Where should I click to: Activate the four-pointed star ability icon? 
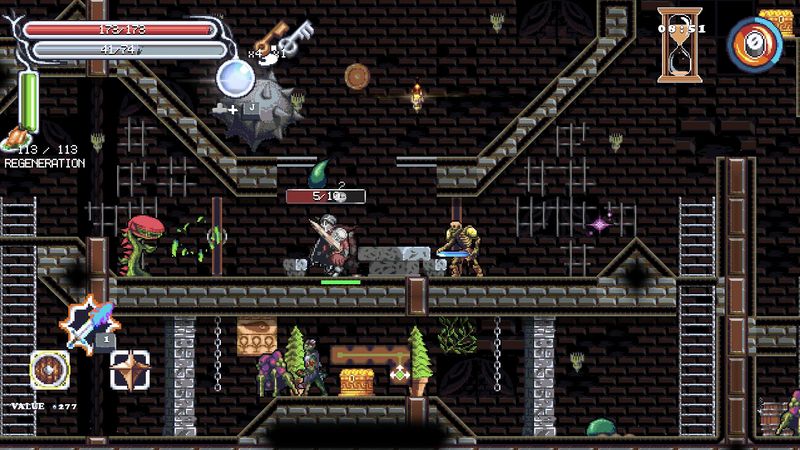point(130,370)
